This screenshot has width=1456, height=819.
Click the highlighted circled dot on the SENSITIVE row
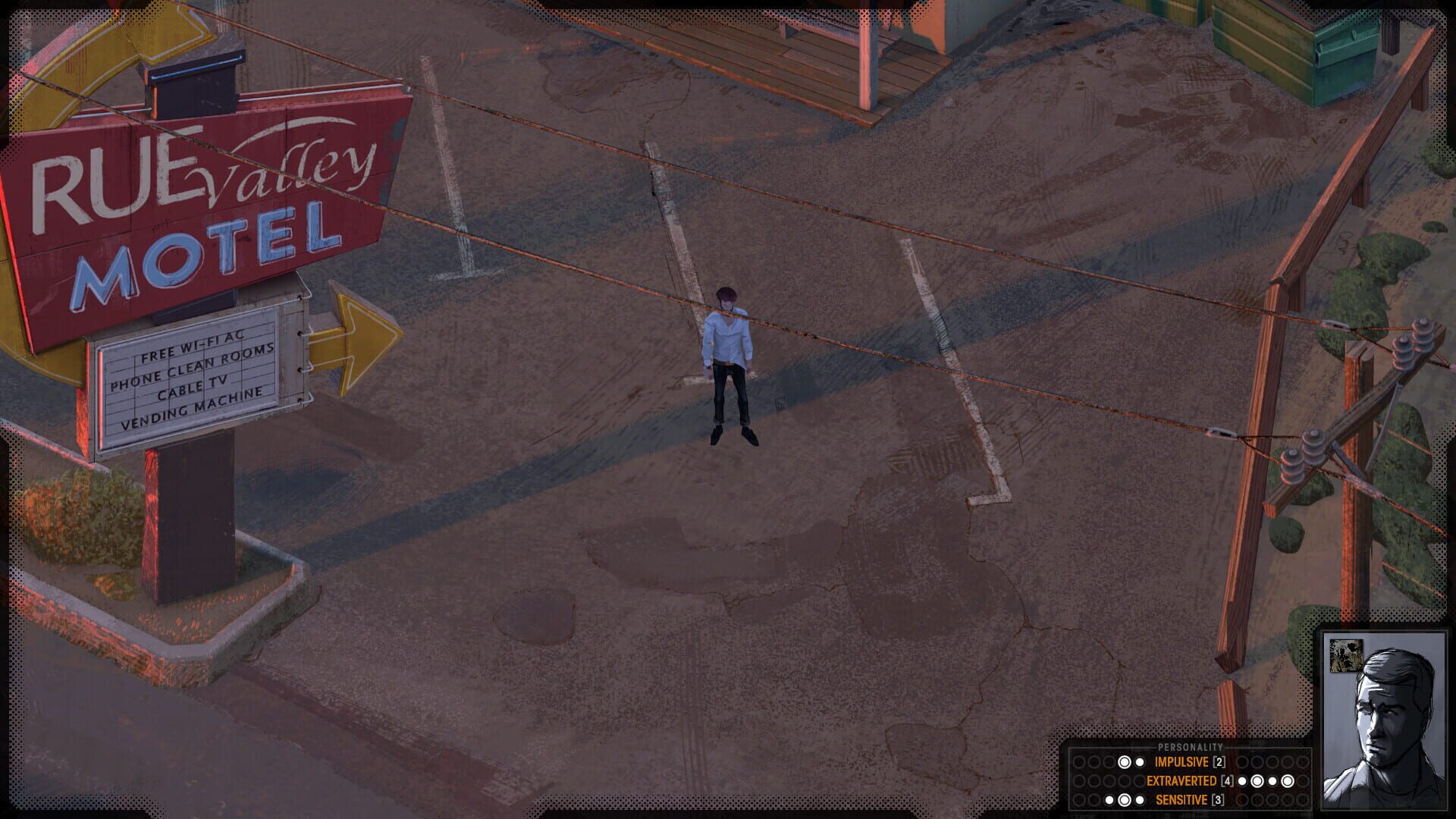(1125, 799)
